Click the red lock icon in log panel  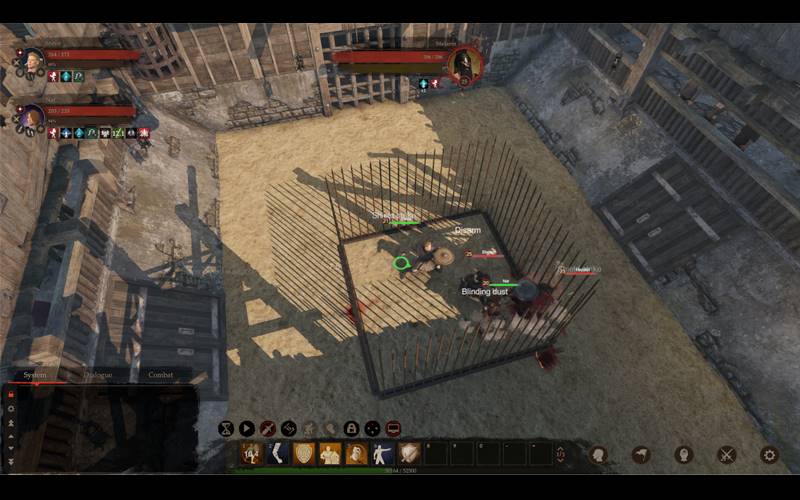coord(11,394)
